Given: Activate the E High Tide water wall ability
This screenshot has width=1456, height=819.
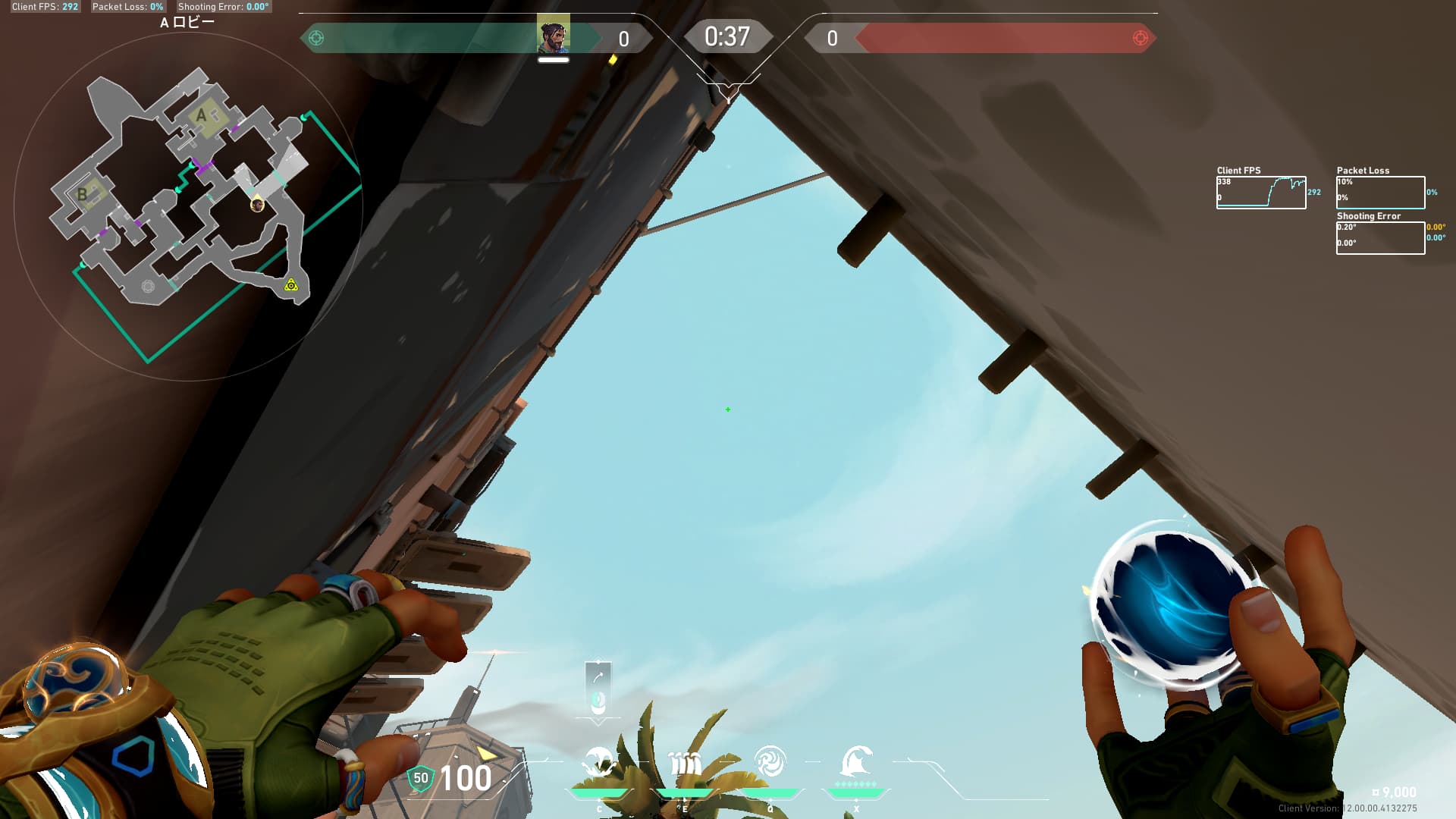Looking at the screenshot, I should click(x=685, y=763).
